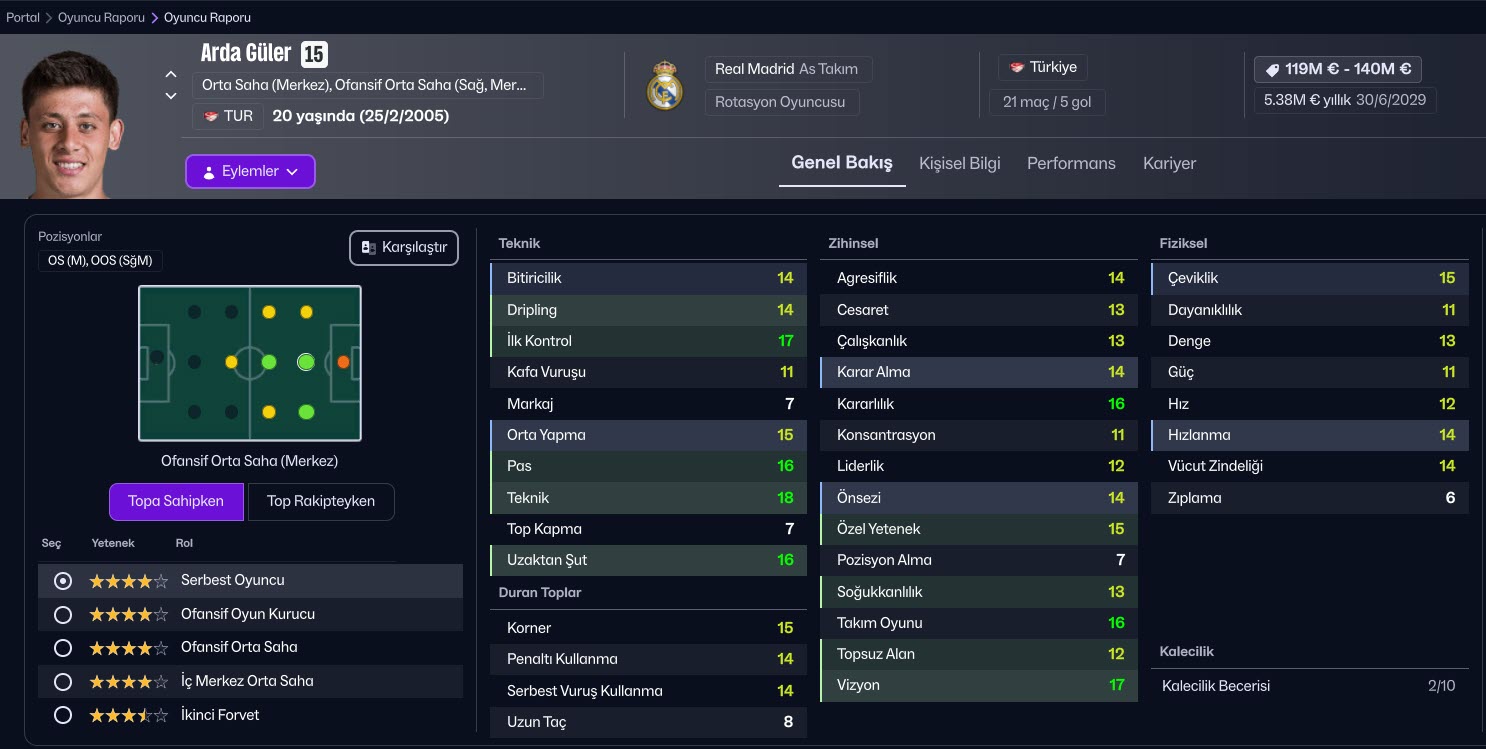The width and height of the screenshot is (1486, 749).
Task: Toggle to Top Rakipteyken view
Action: (321, 501)
